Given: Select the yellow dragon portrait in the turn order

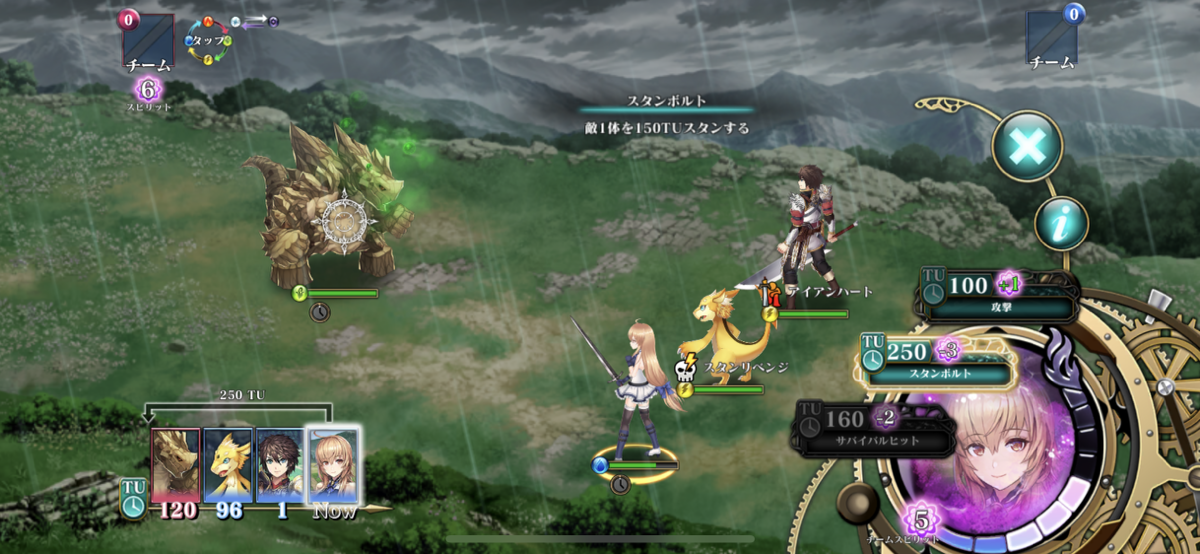Looking at the screenshot, I should pyautogui.click(x=228, y=464).
